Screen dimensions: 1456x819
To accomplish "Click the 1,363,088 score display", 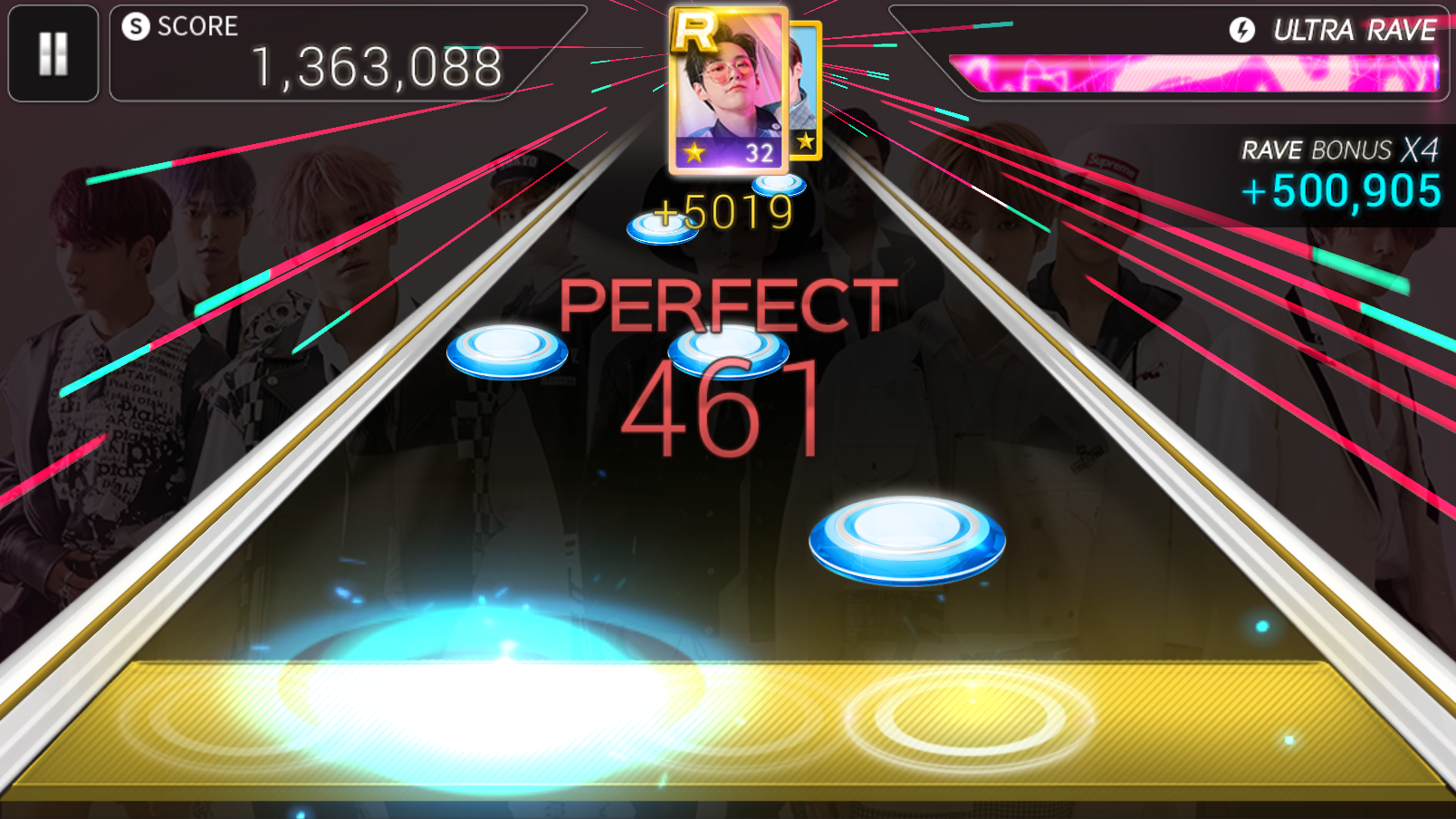I will coord(377,64).
